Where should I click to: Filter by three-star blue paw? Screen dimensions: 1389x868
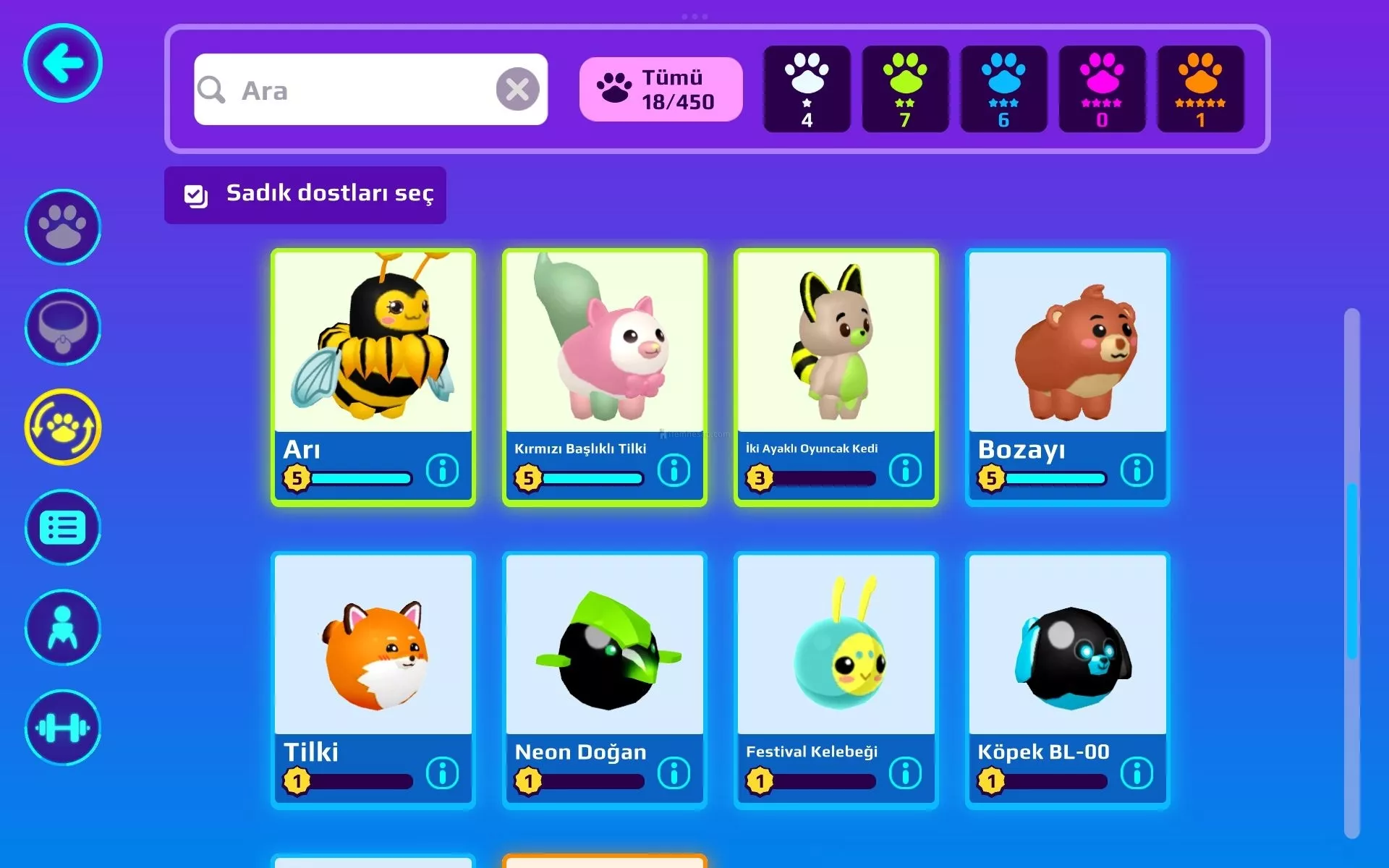tap(1003, 90)
